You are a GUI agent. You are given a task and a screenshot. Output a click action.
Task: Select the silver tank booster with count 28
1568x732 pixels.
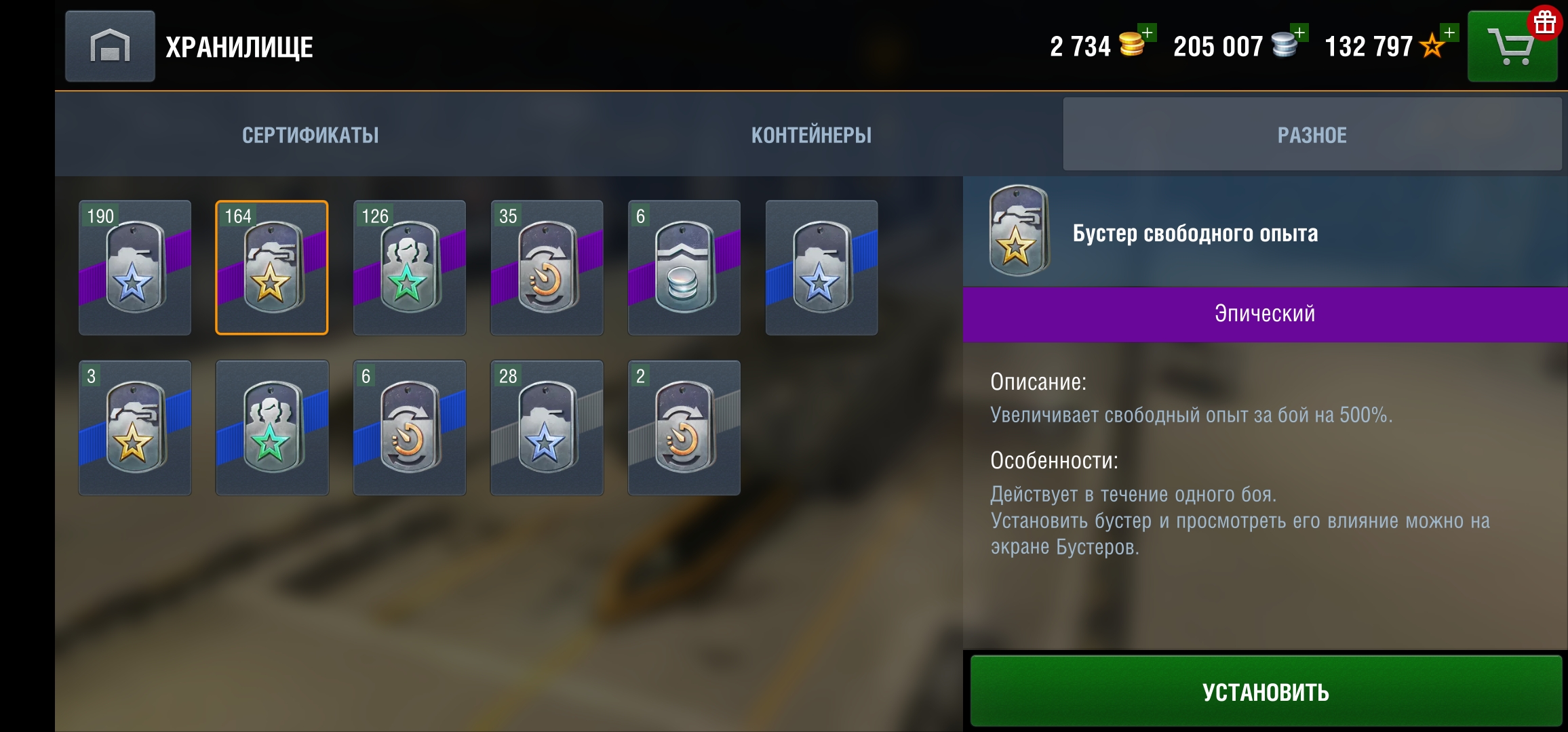coord(547,427)
